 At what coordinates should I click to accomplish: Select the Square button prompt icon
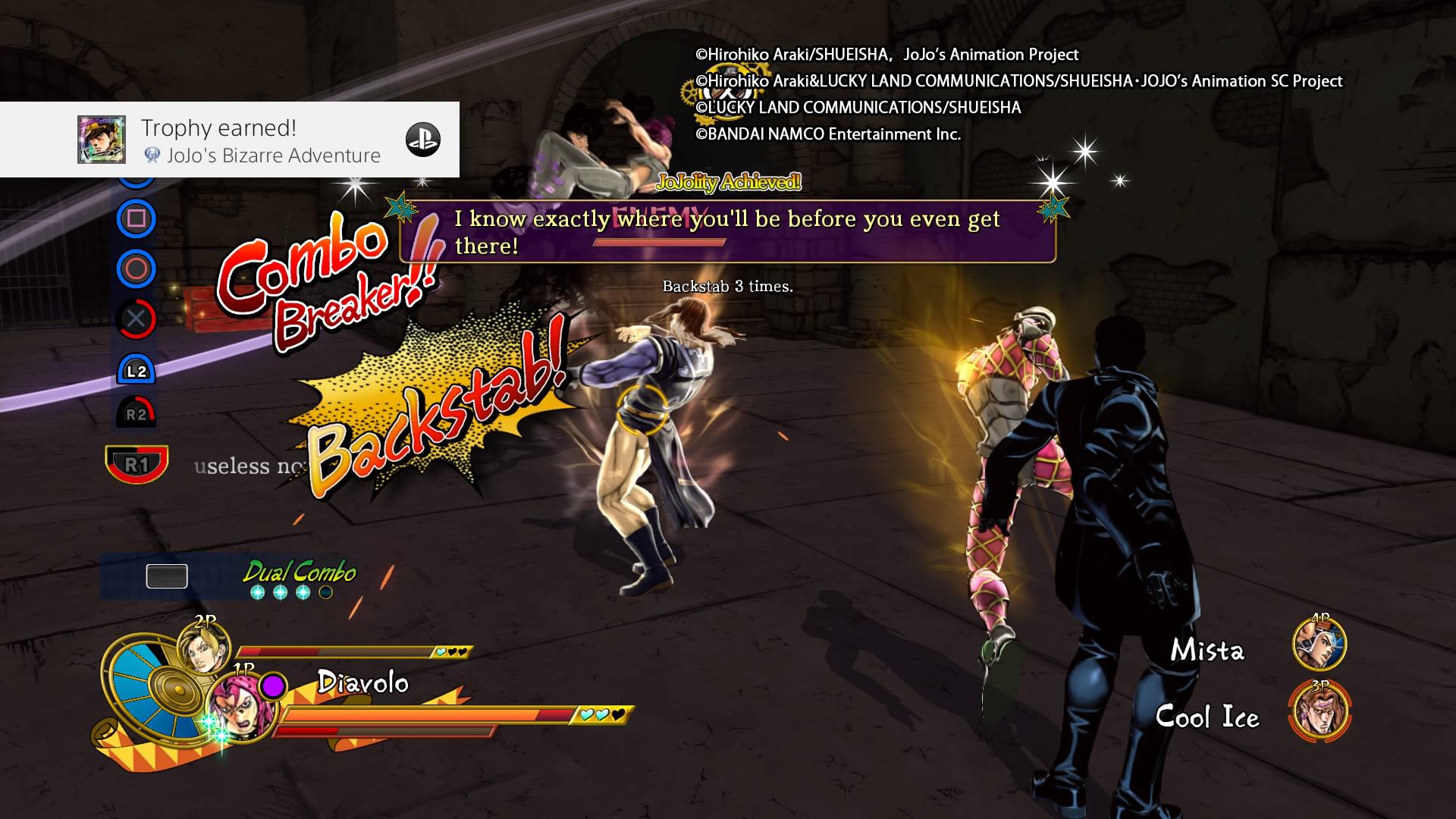pyautogui.click(x=138, y=220)
